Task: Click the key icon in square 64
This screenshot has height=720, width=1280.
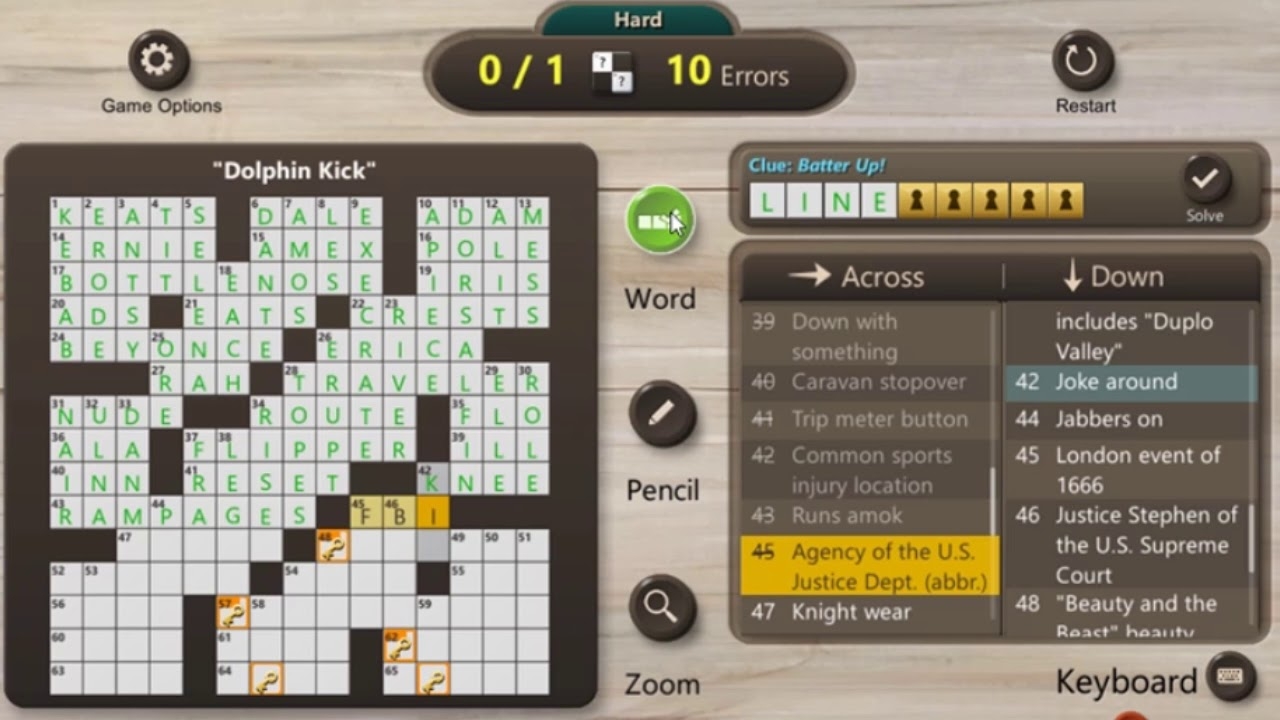Action: point(265,679)
